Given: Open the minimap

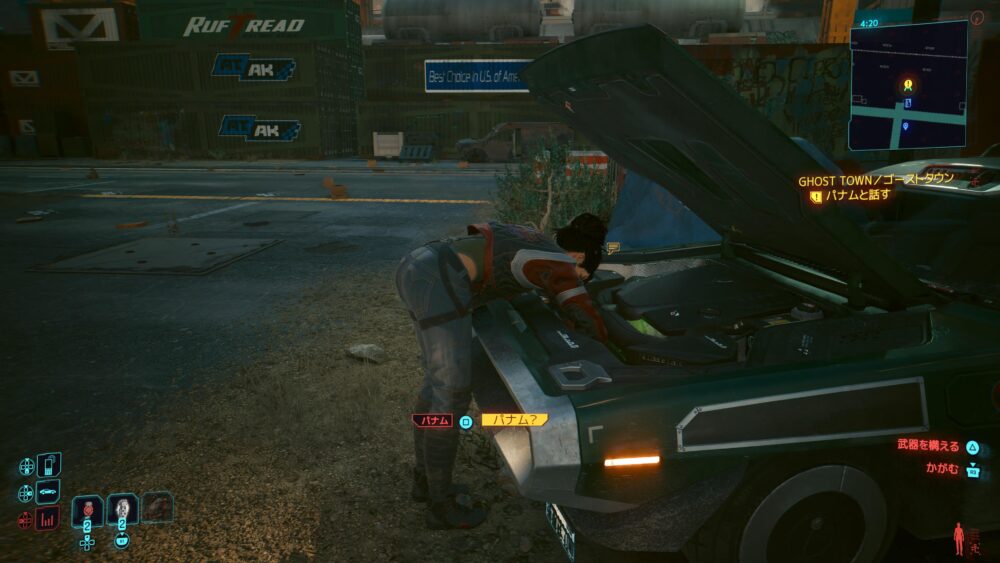Looking at the screenshot, I should tap(908, 85).
